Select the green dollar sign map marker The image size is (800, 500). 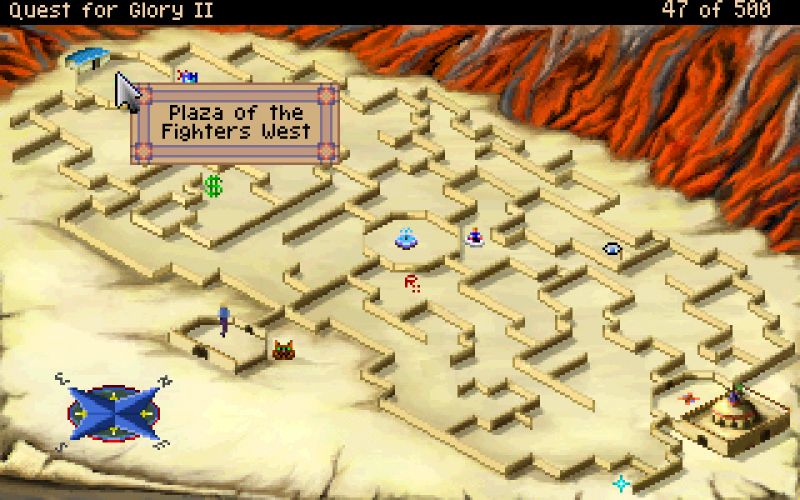tap(212, 185)
